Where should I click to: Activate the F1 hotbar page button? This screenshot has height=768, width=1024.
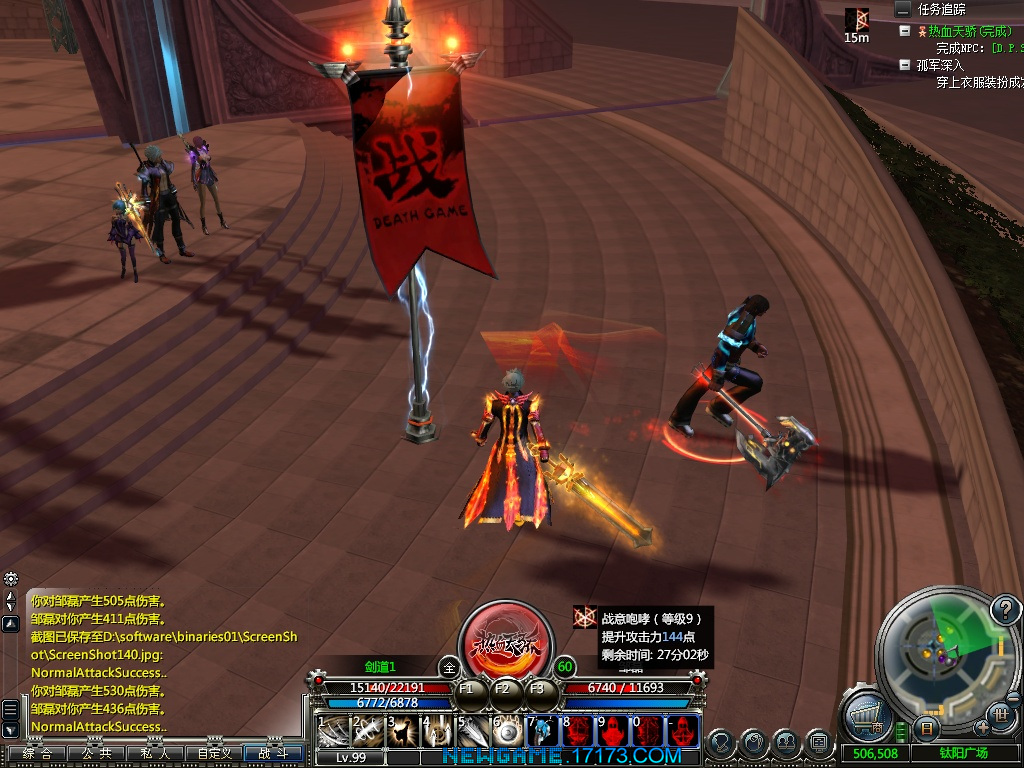(x=467, y=689)
